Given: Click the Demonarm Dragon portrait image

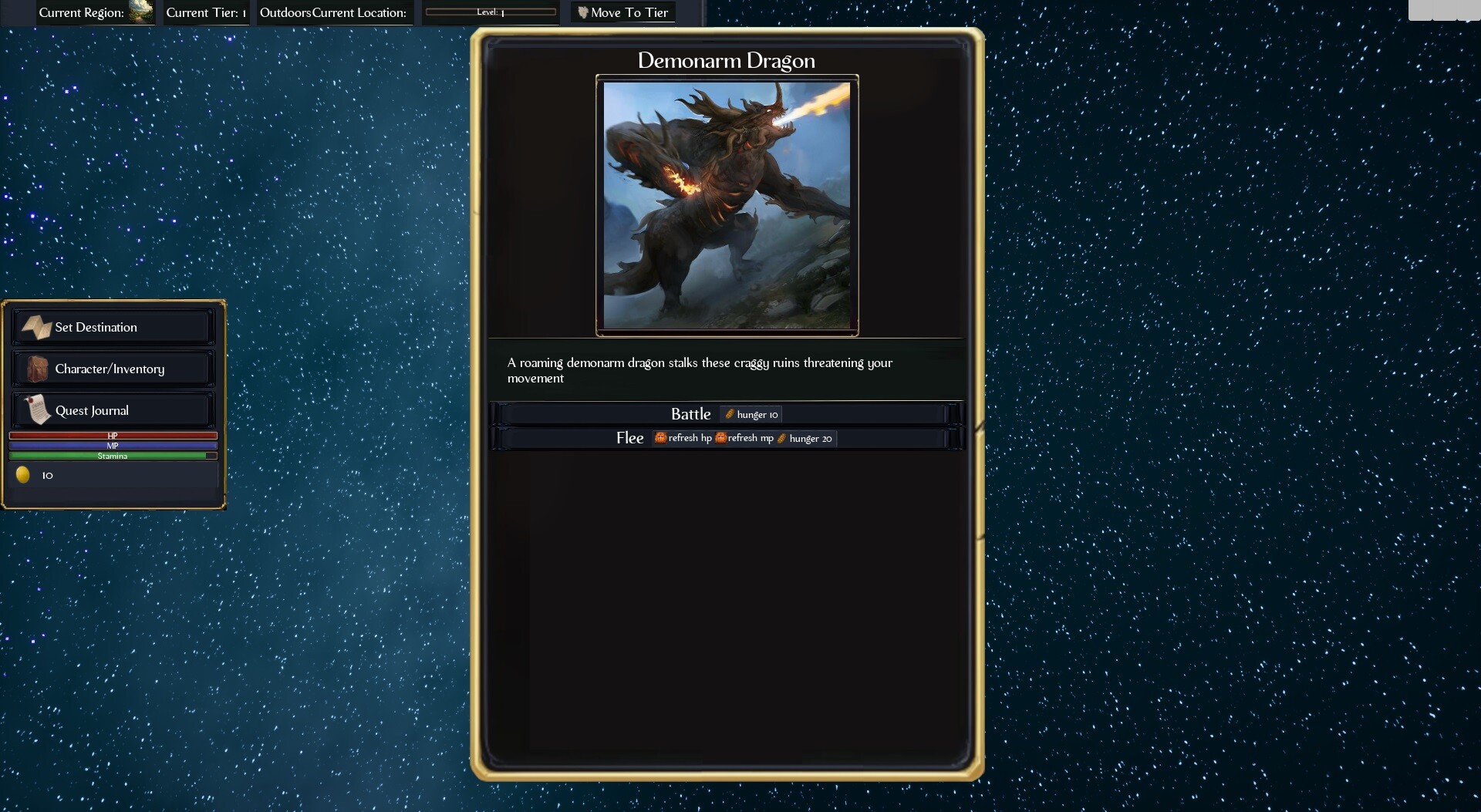Looking at the screenshot, I should pyautogui.click(x=727, y=205).
